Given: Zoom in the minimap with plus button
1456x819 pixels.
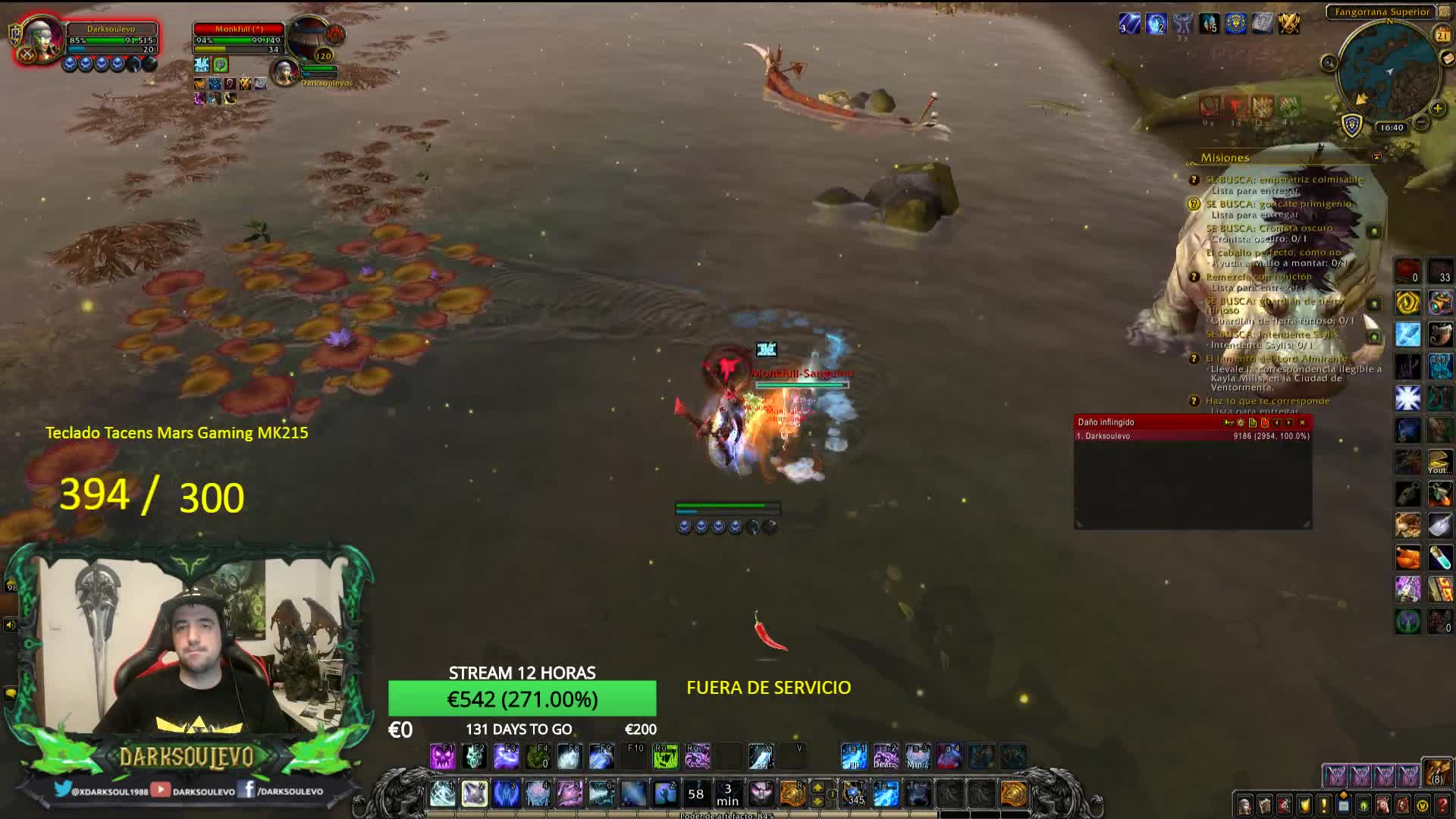Looking at the screenshot, I should tap(1438, 108).
